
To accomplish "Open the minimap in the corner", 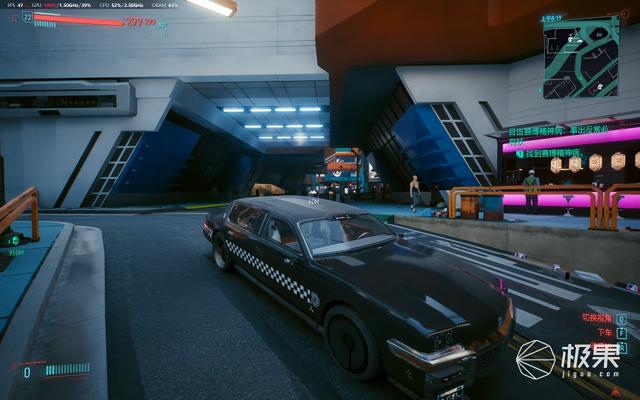I will 580,55.
